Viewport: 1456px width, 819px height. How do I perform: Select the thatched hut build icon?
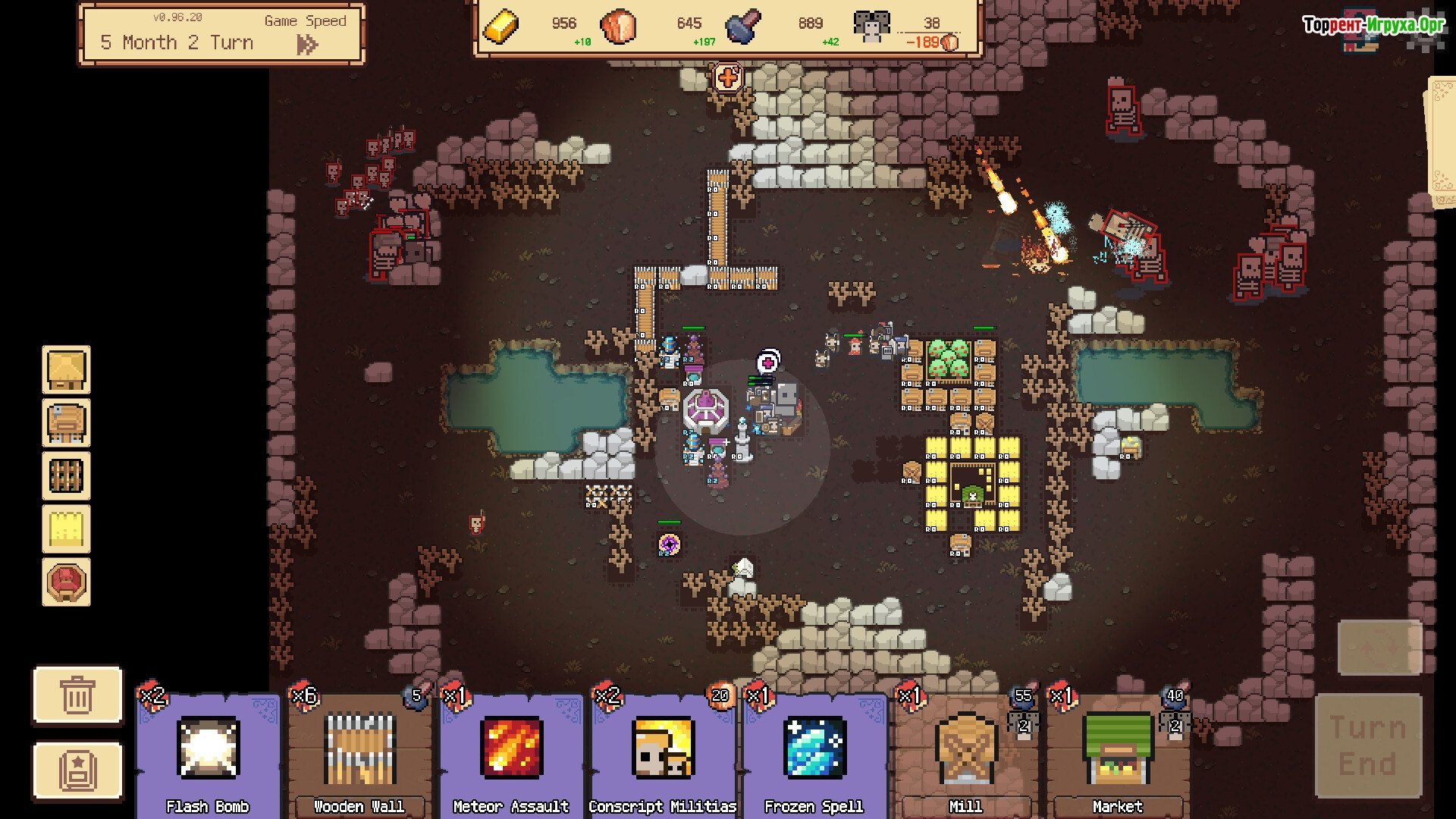click(66, 369)
